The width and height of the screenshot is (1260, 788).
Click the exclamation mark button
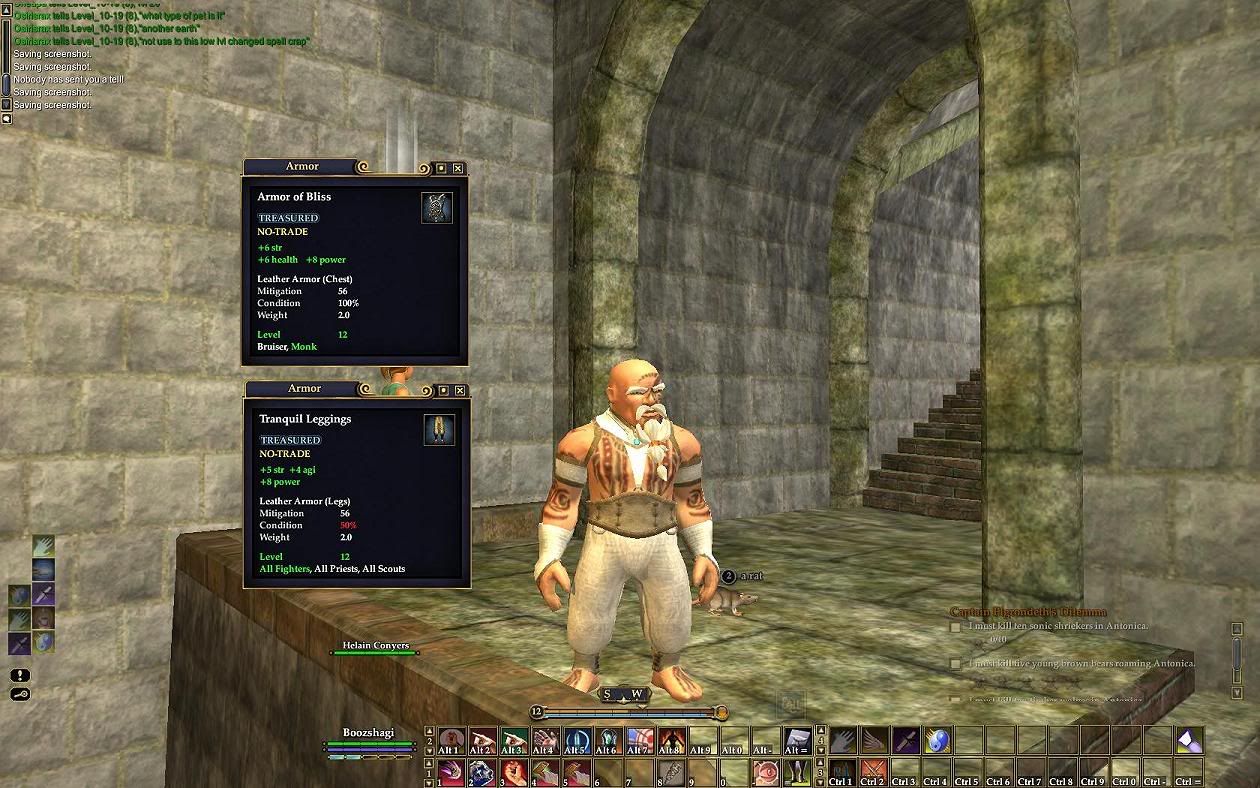coord(20,675)
